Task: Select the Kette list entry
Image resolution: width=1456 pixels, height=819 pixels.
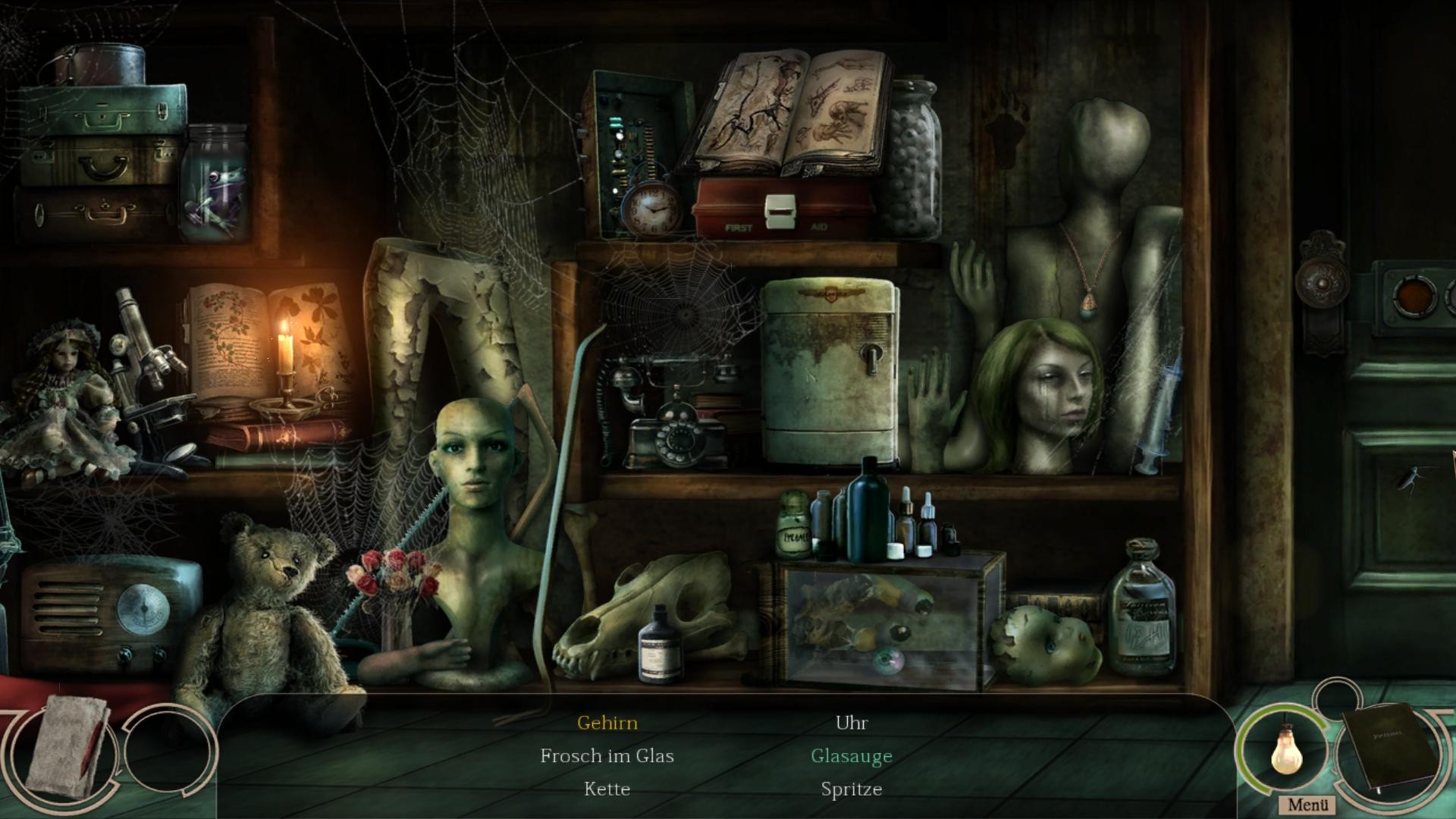Action: (607, 789)
